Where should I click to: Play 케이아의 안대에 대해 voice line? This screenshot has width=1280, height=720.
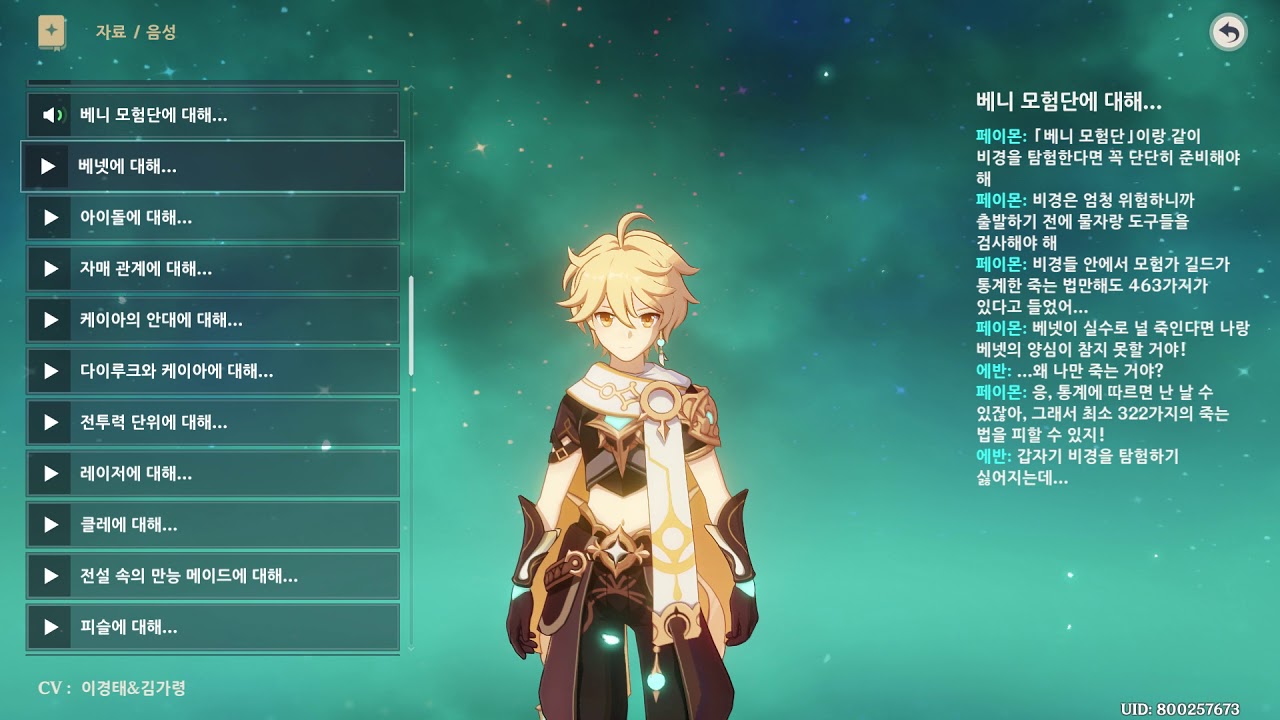click(212, 320)
